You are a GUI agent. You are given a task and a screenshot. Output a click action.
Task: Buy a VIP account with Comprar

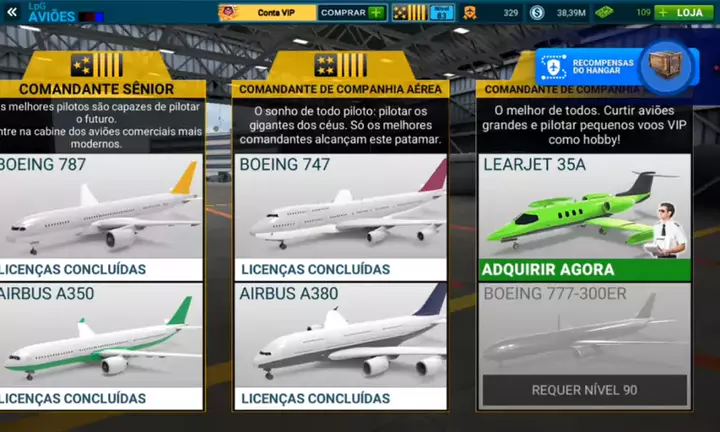click(351, 13)
